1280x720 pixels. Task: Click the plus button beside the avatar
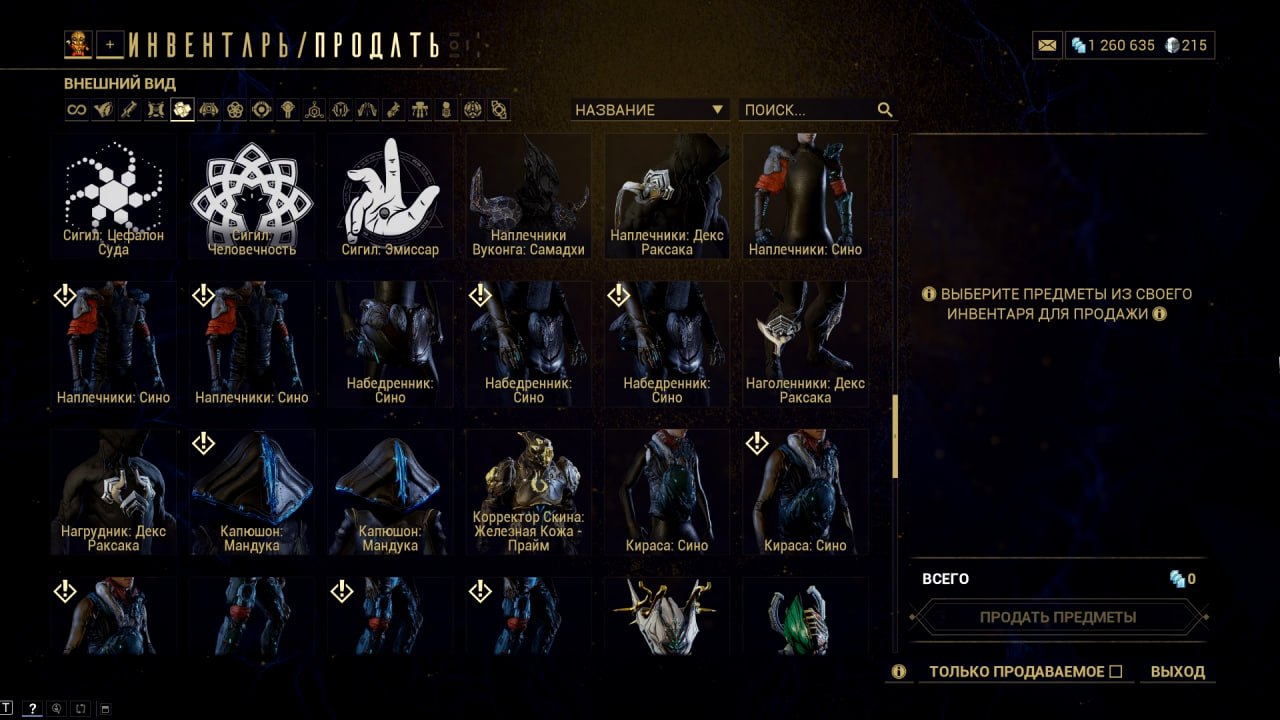[110, 44]
